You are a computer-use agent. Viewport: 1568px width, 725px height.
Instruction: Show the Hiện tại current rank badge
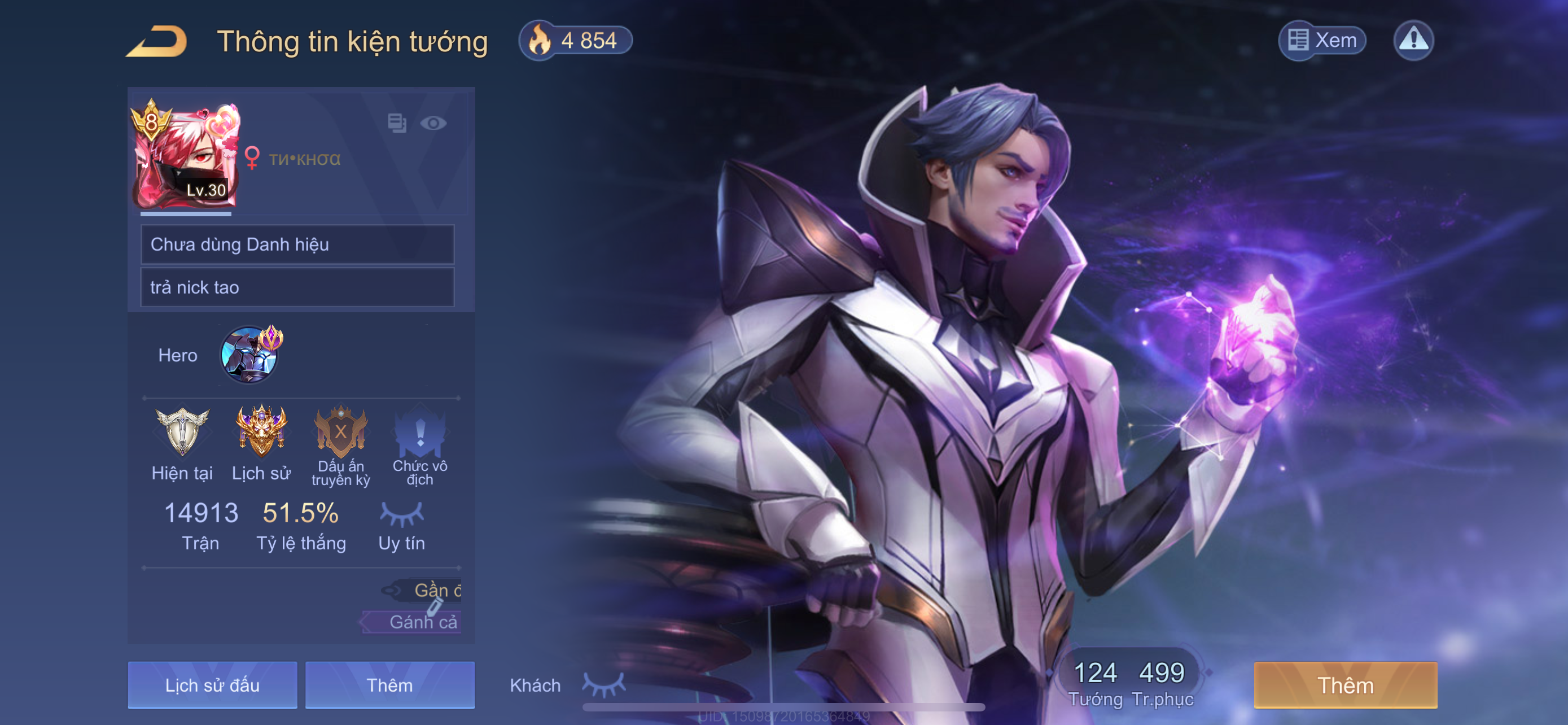click(182, 433)
